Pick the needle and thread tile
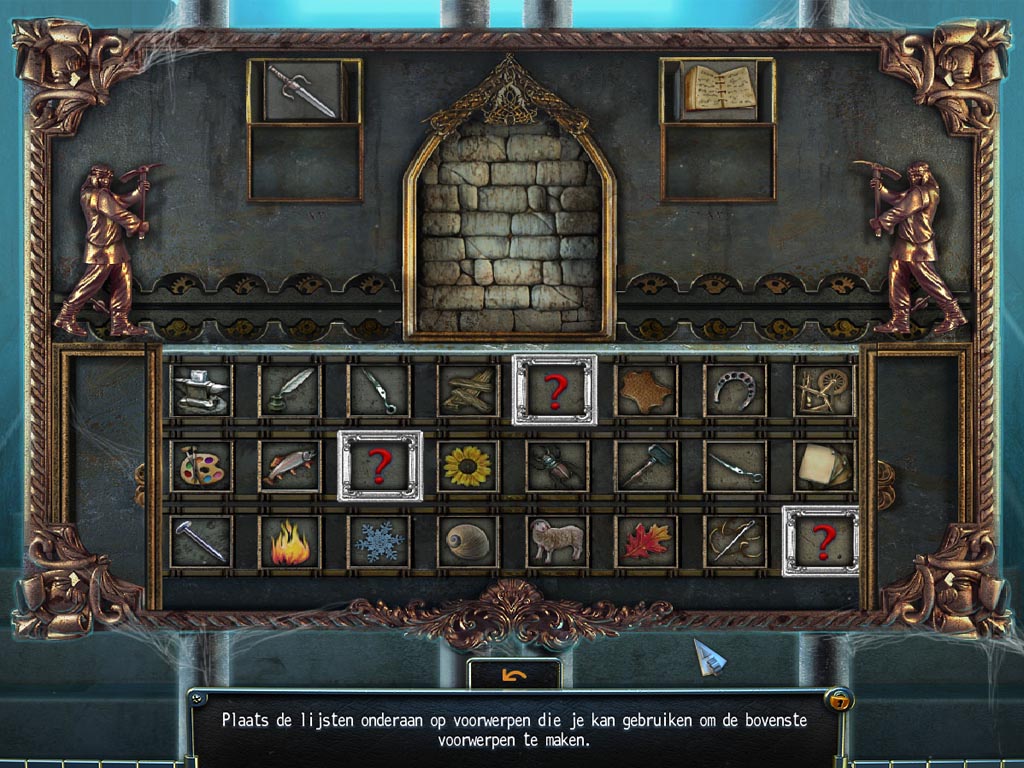The image size is (1024, 768). pyautogui.click(x=734, y=542)
